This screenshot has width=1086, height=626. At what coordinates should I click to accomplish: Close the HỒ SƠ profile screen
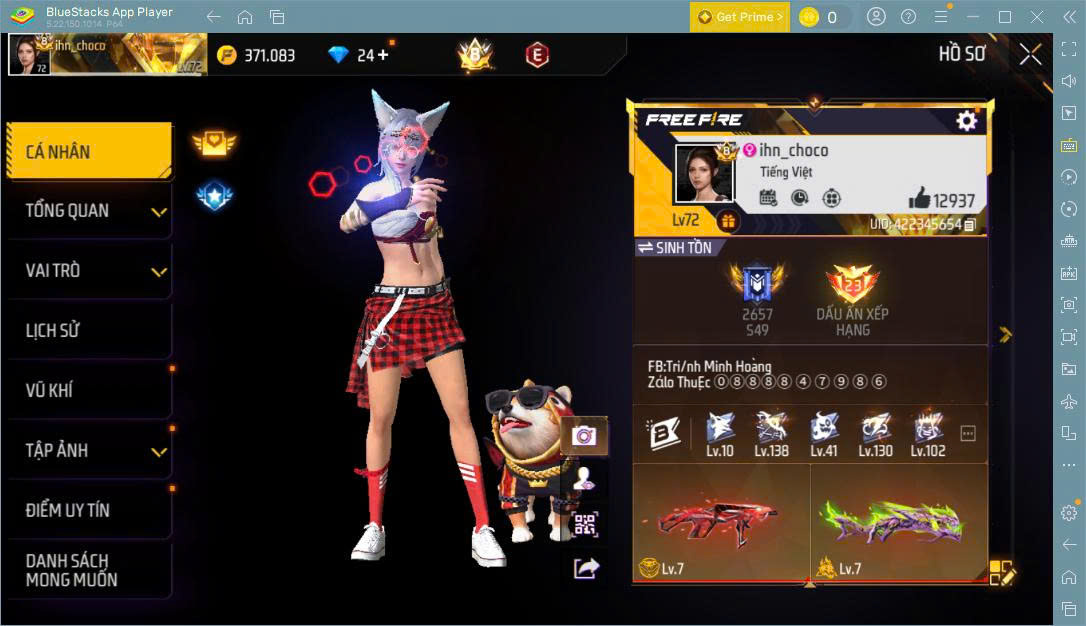(1030, 54)
